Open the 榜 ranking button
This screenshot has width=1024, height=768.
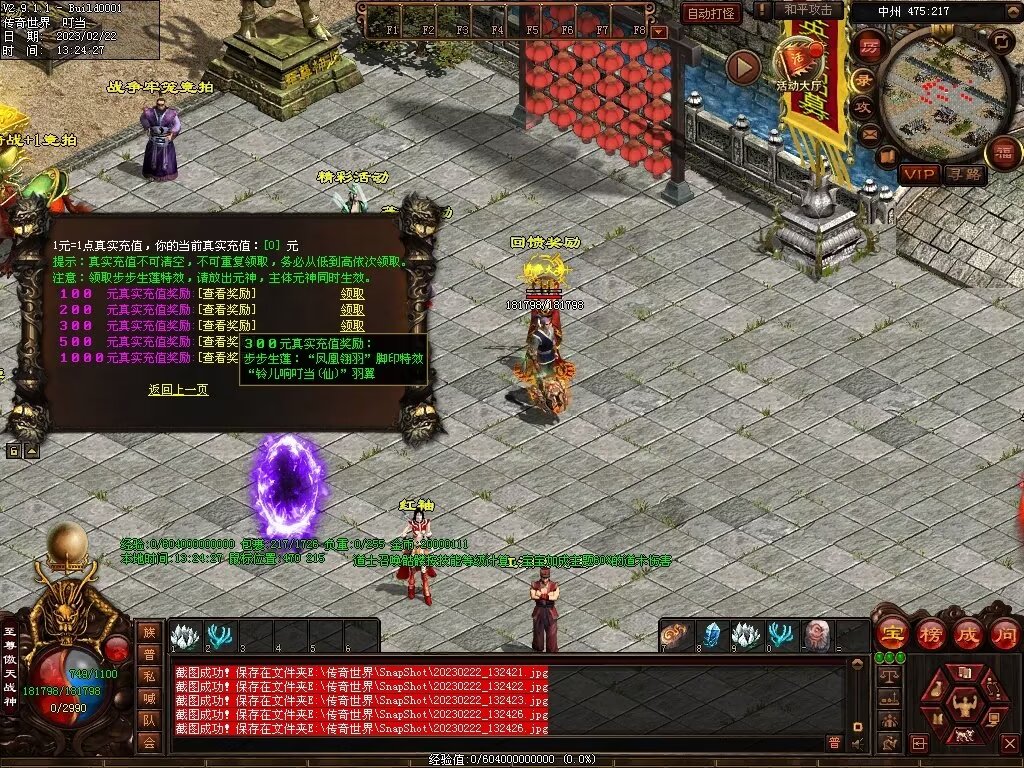click(x=929, y=633)
